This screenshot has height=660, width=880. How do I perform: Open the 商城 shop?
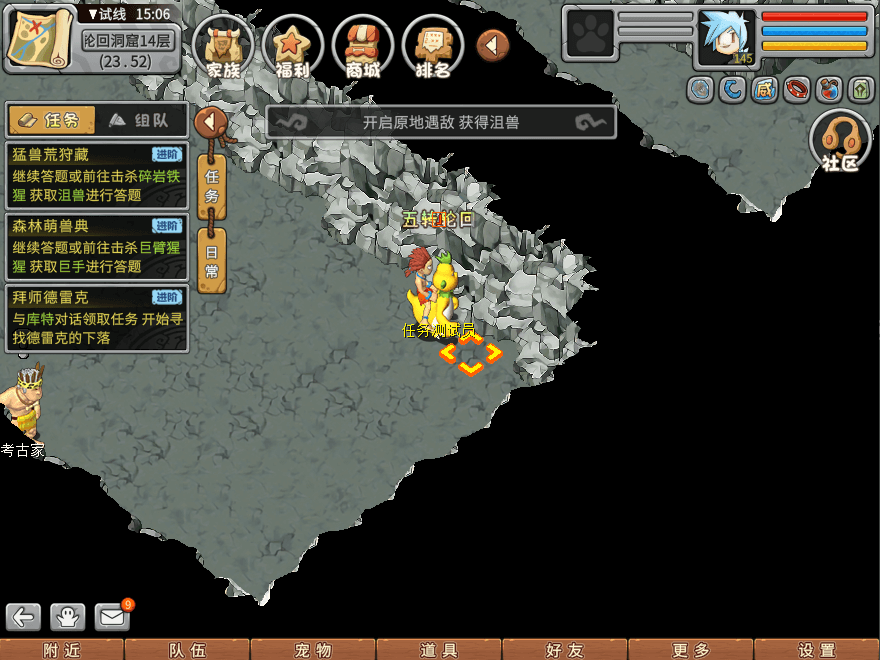[363, 47]
